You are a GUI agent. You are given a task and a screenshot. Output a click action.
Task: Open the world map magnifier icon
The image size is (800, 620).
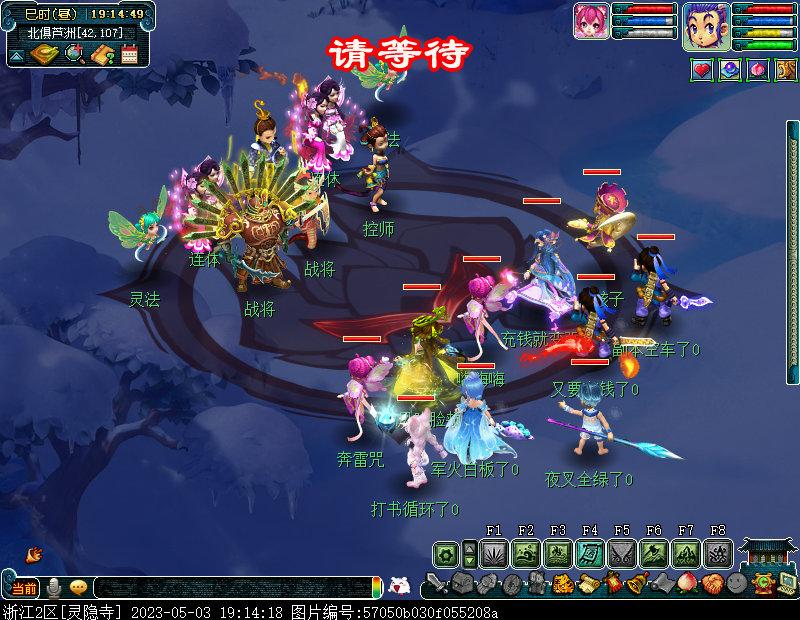74,54
